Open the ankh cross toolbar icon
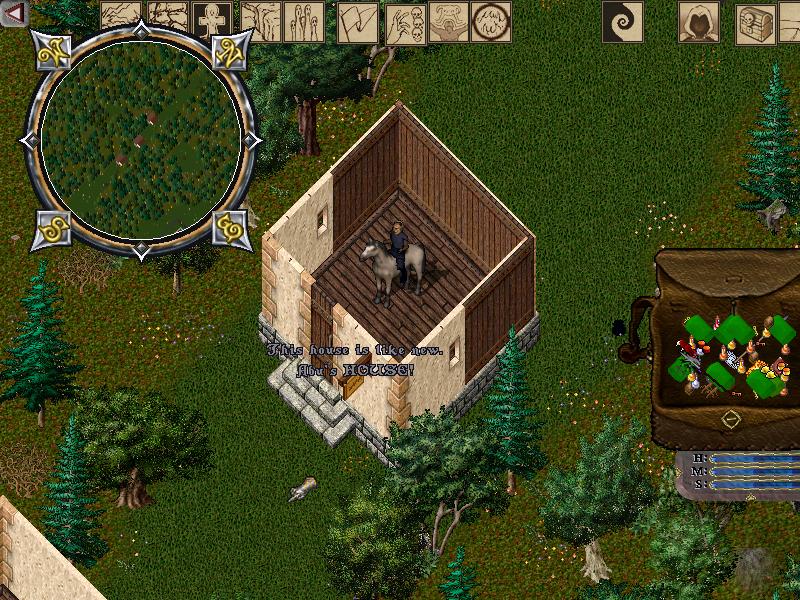 pyautogui.click(x=213, y=20)
